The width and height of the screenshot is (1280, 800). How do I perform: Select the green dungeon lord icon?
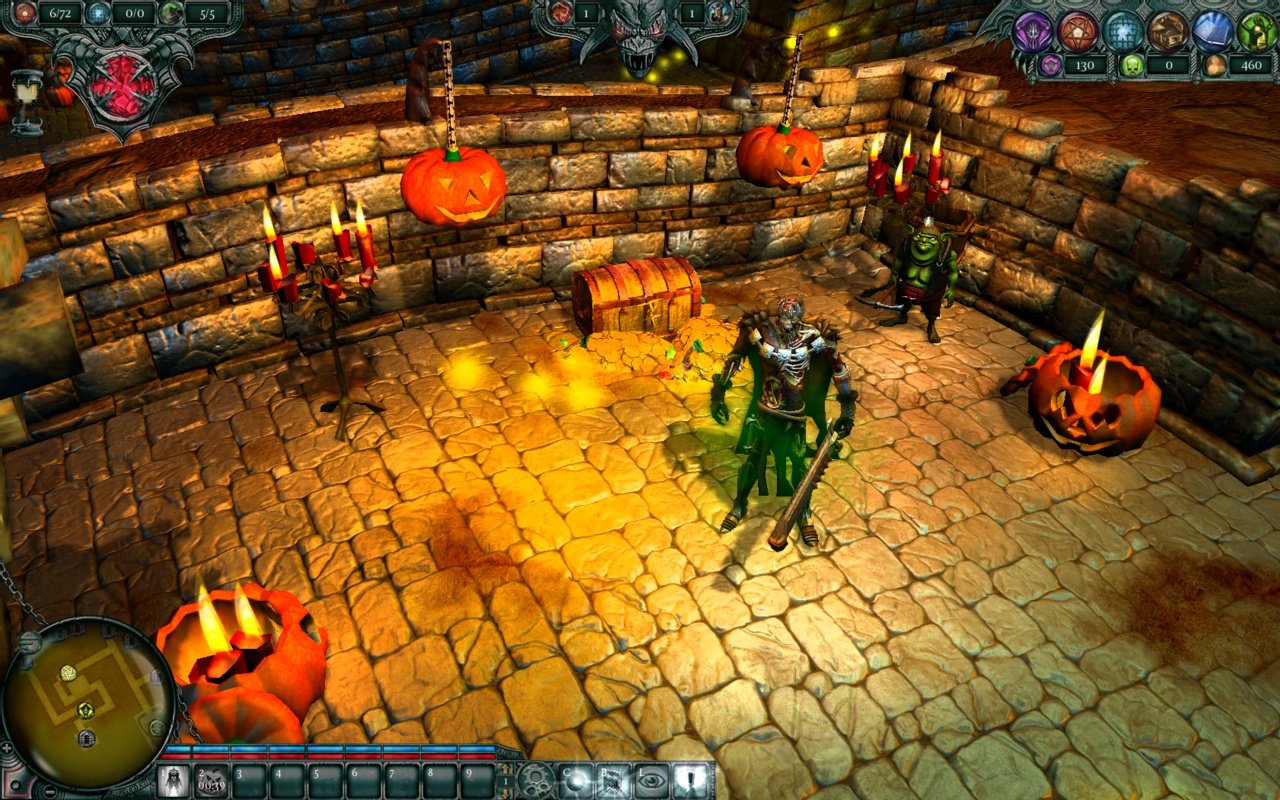pyautogui.click(x=1256, y=30)
